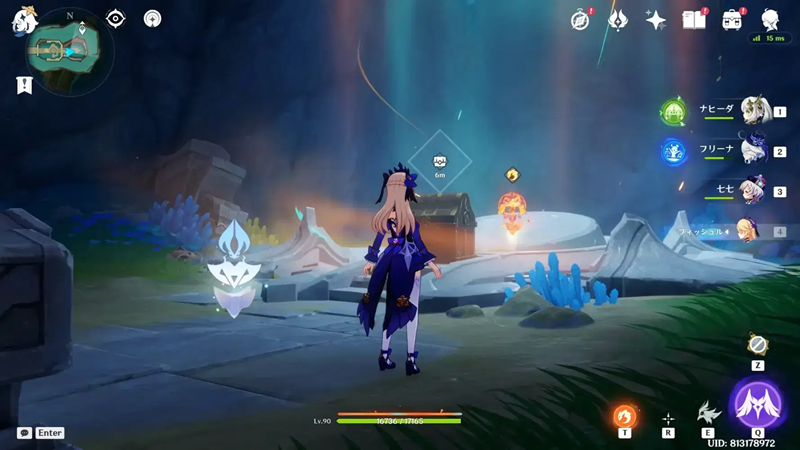Image resolution: width=800 pixels, height=450 pixels.
Task: Use the raven elemental skill
Action: pos(708,414)
